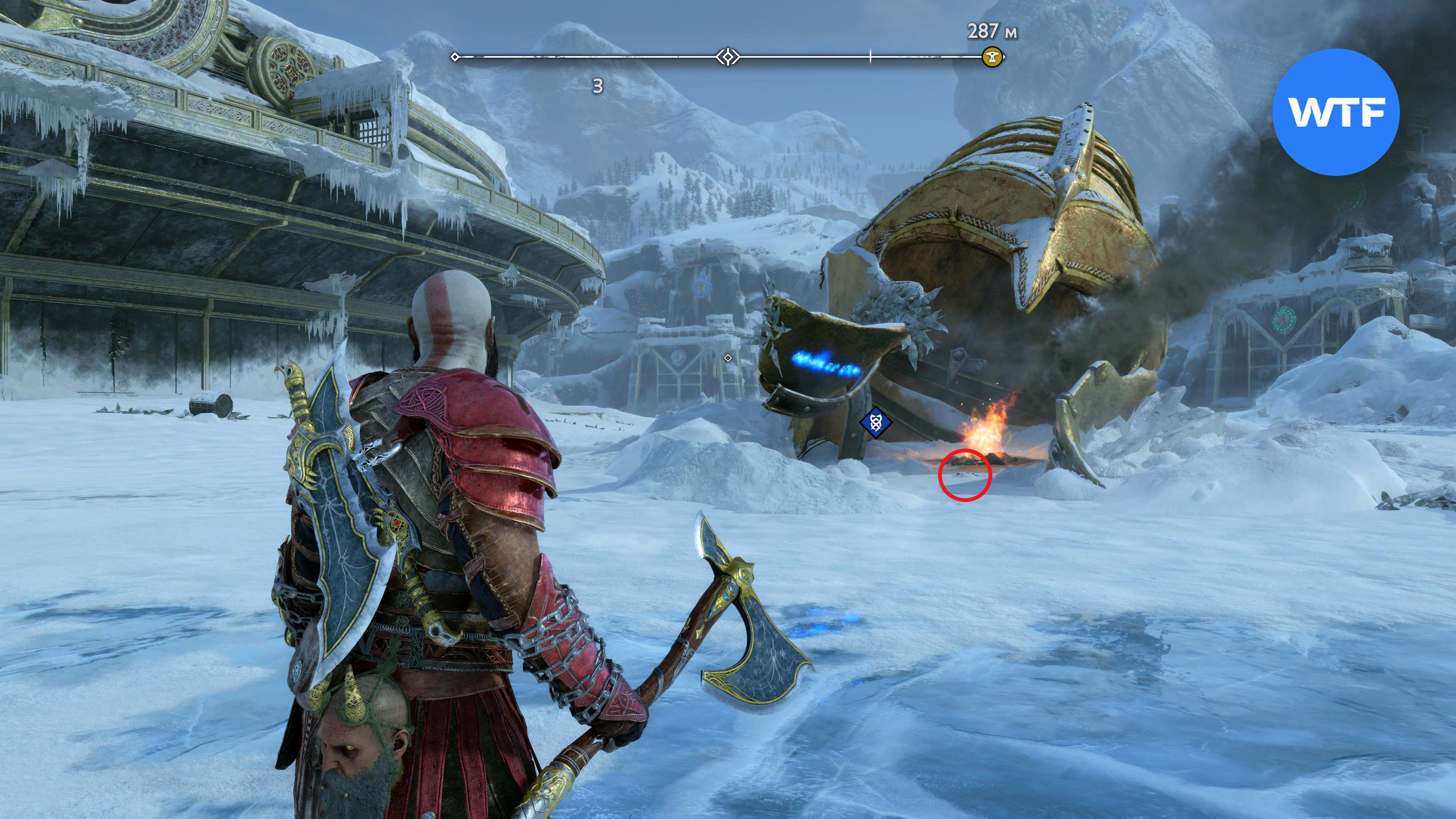
Task: Click the blue WTF logo badge
Action: click(1335, 112)
